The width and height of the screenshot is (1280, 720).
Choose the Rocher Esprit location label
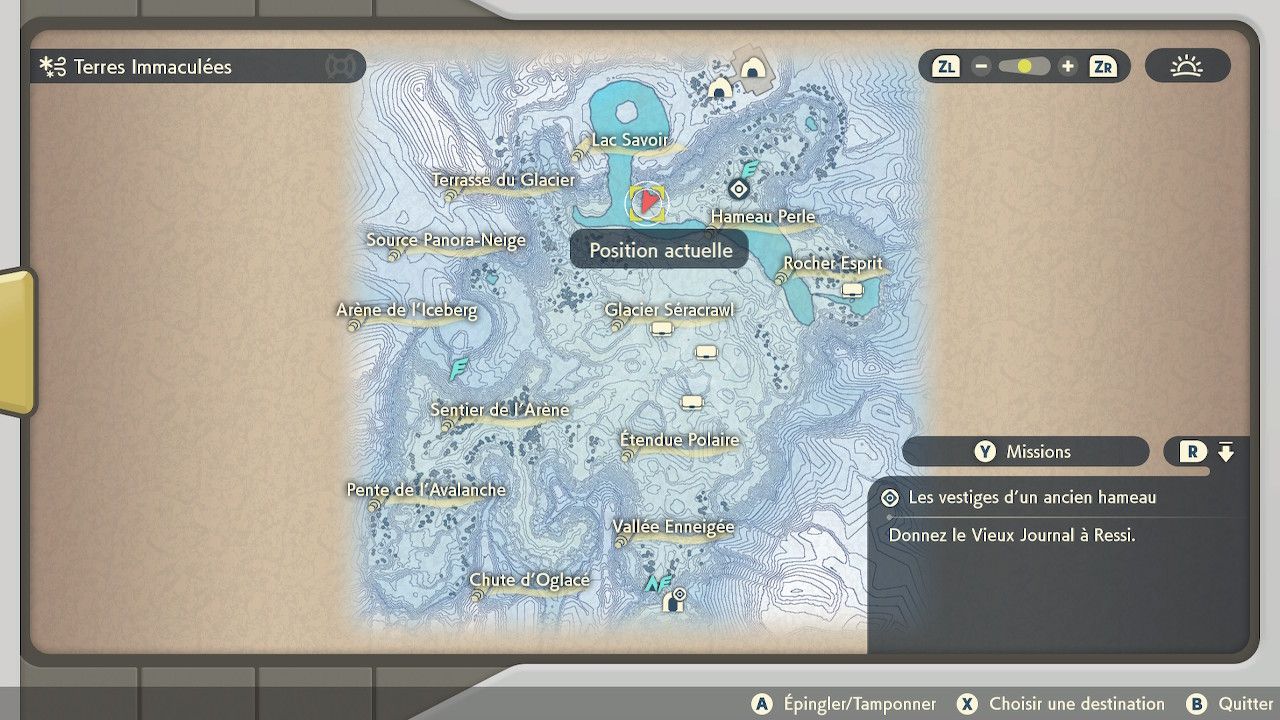tap(833, 264)
